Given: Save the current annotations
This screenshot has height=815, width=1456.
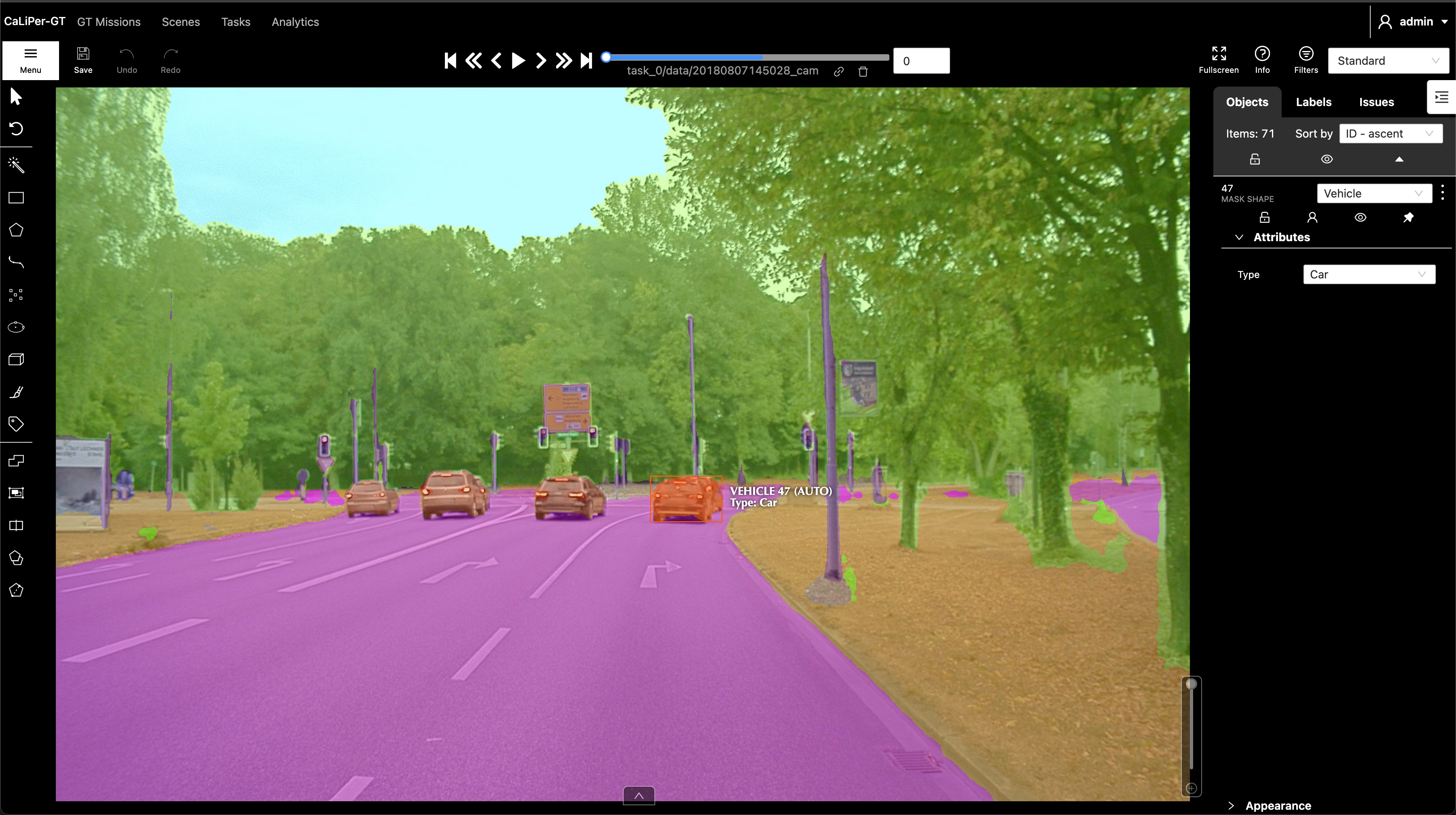Looking at the screenshot, I should tap(83, 59).
